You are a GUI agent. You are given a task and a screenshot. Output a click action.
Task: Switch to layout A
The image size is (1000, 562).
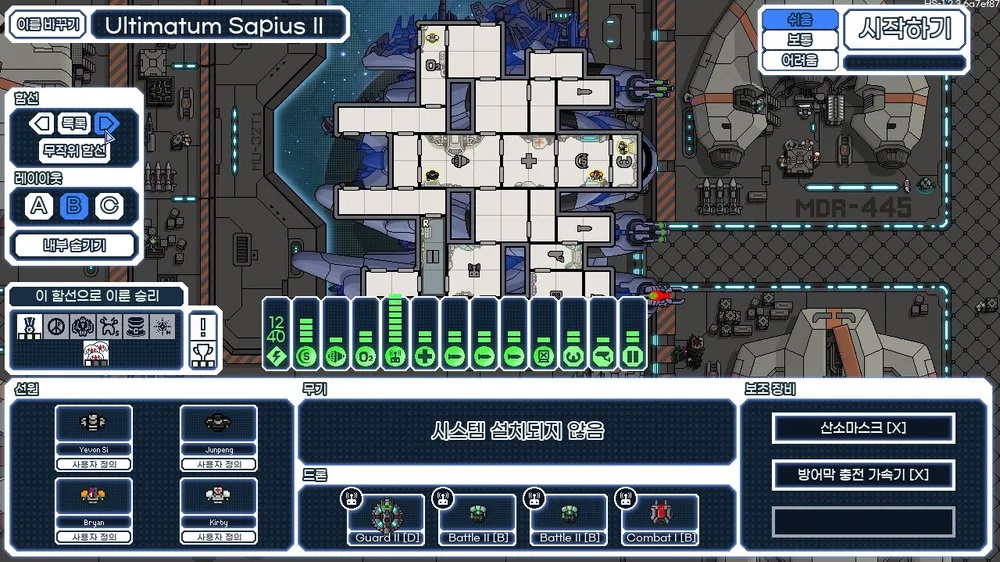pyautogui.click(x=39, y=207)
